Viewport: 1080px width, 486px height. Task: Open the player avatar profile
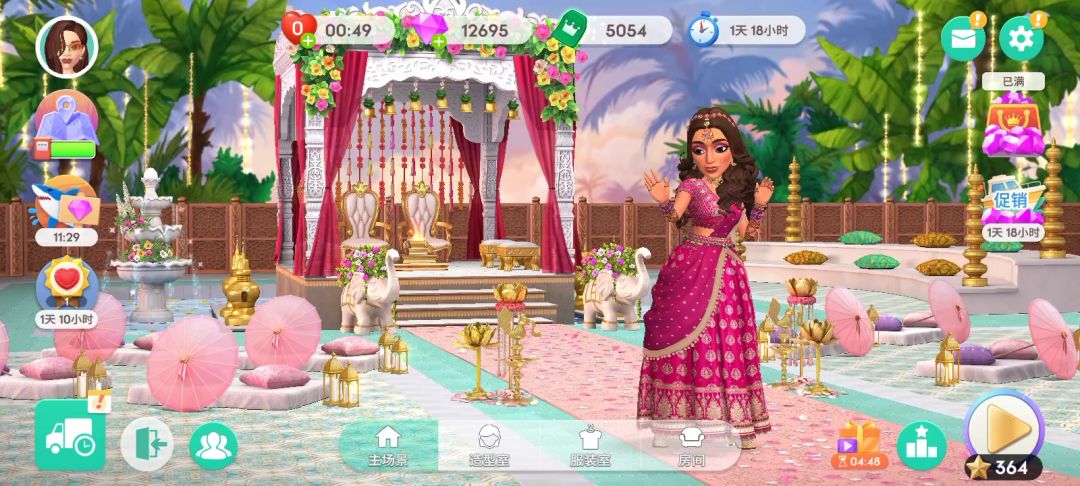67,47
